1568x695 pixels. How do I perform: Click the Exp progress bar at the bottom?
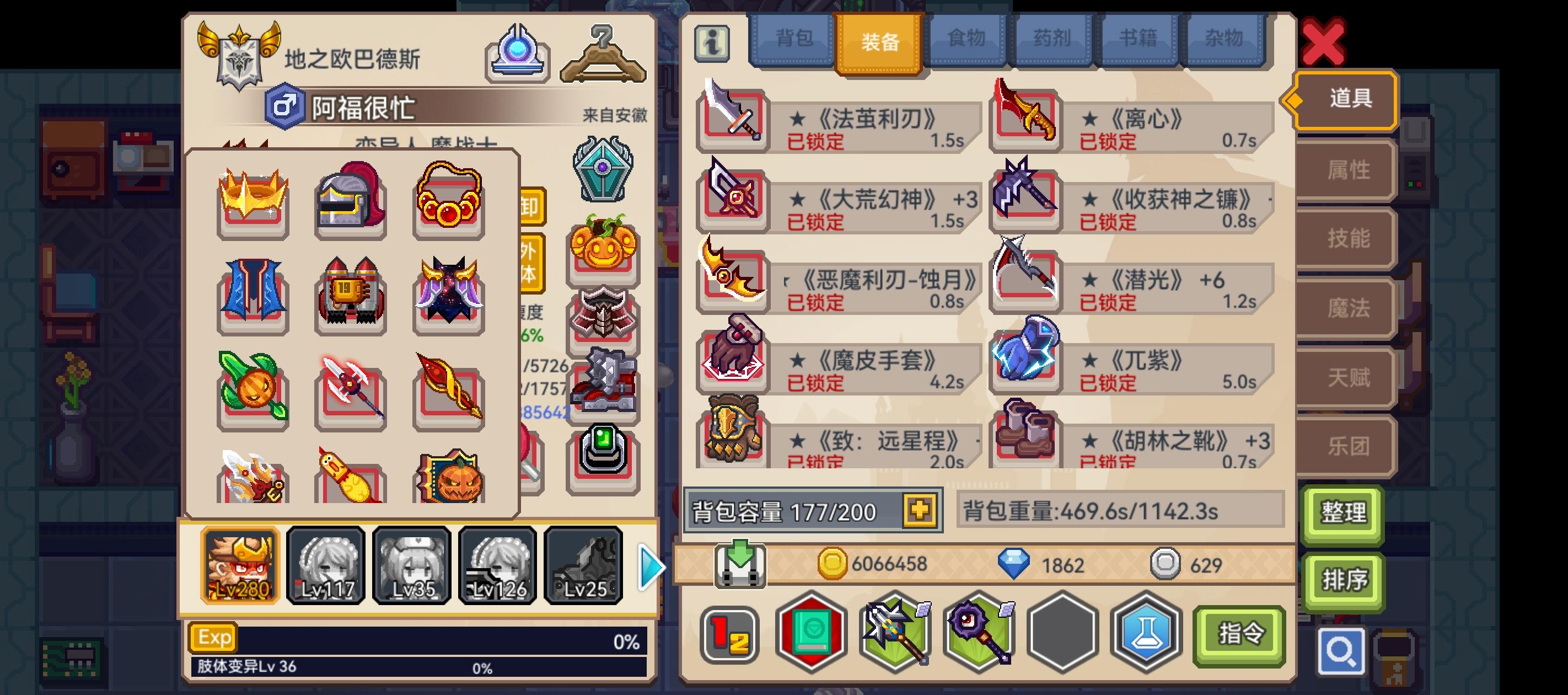pos(426,638)
